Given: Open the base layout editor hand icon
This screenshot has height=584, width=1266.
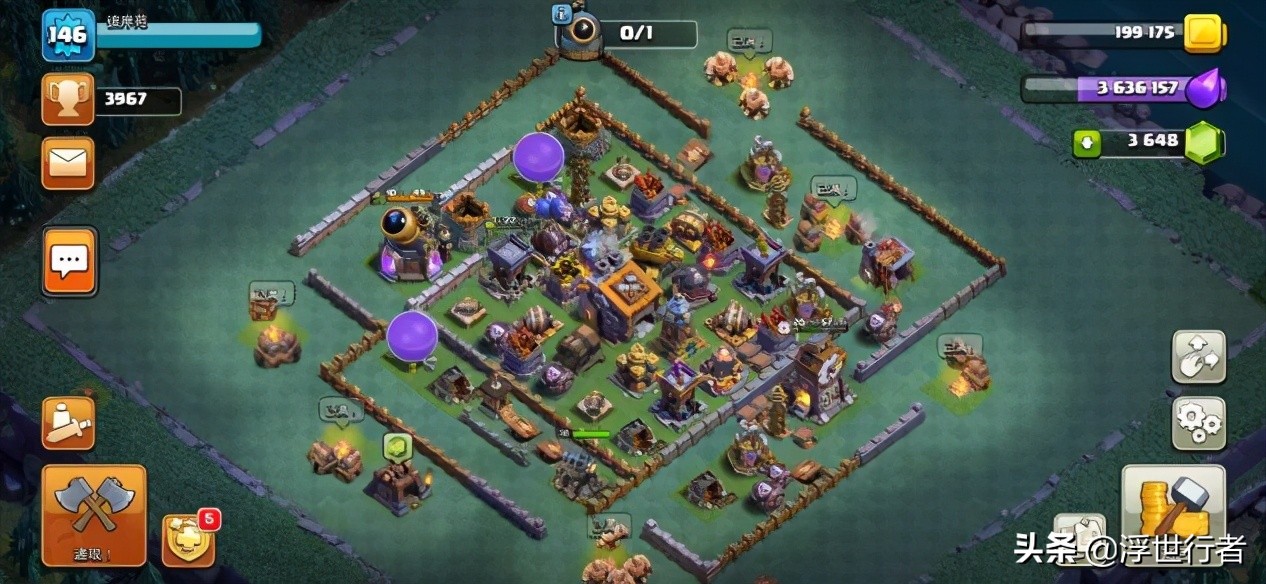Looking at the screenshot, I should (1198, 357).
